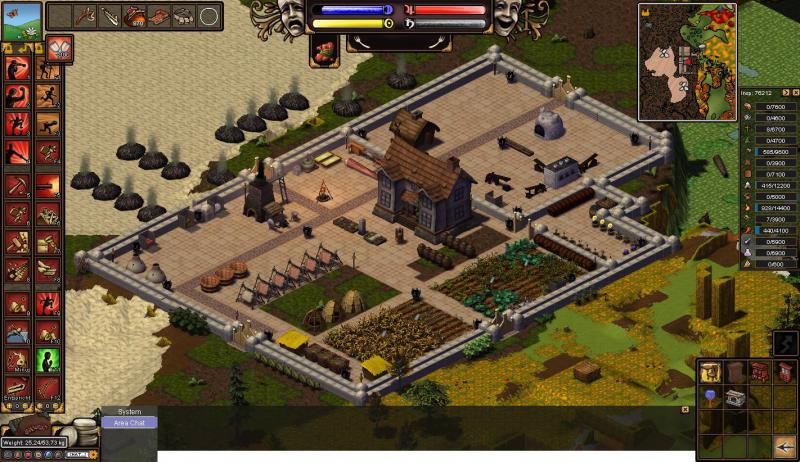Select the Area Chat tab
This screenshot has height=462, width=800.
[129, 423]
